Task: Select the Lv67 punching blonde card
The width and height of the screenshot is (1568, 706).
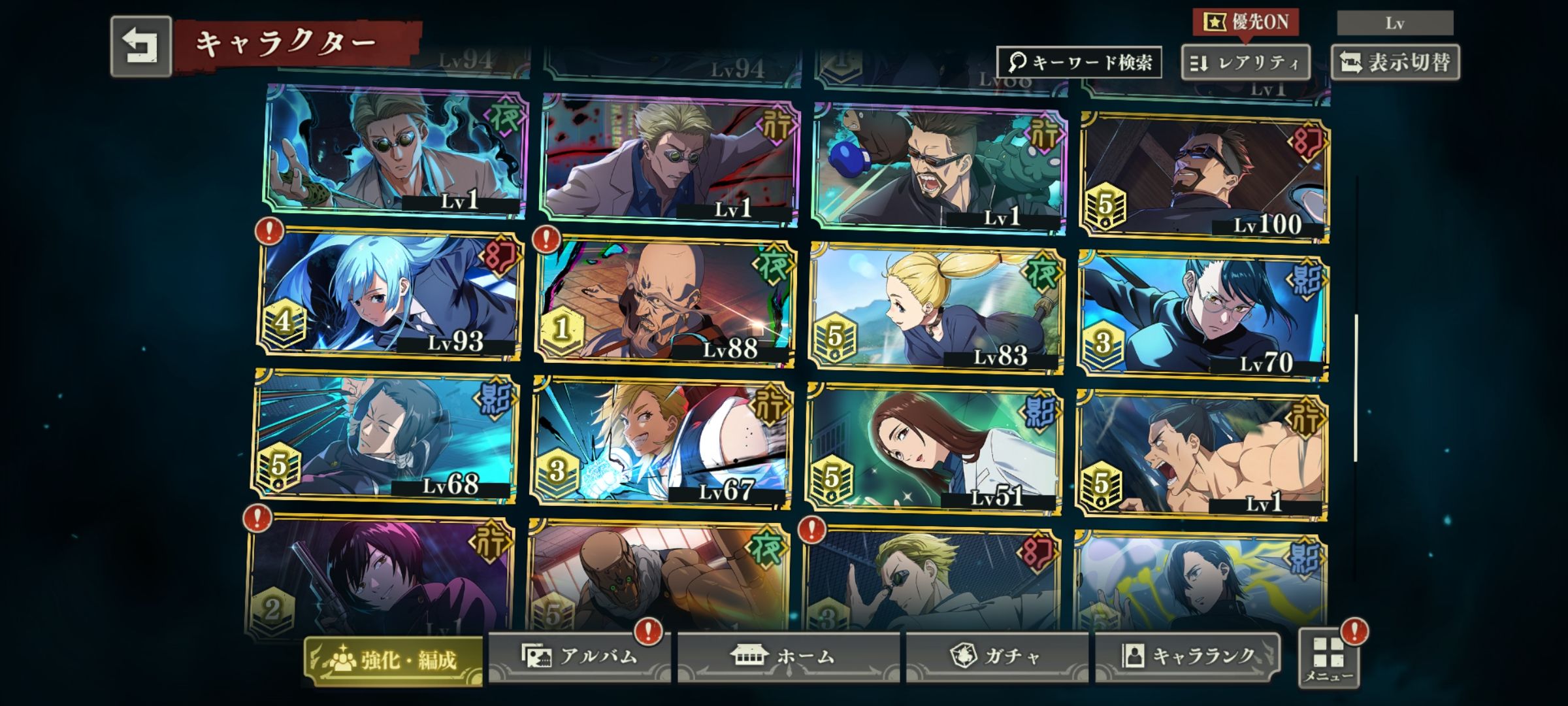Action: 661,443
